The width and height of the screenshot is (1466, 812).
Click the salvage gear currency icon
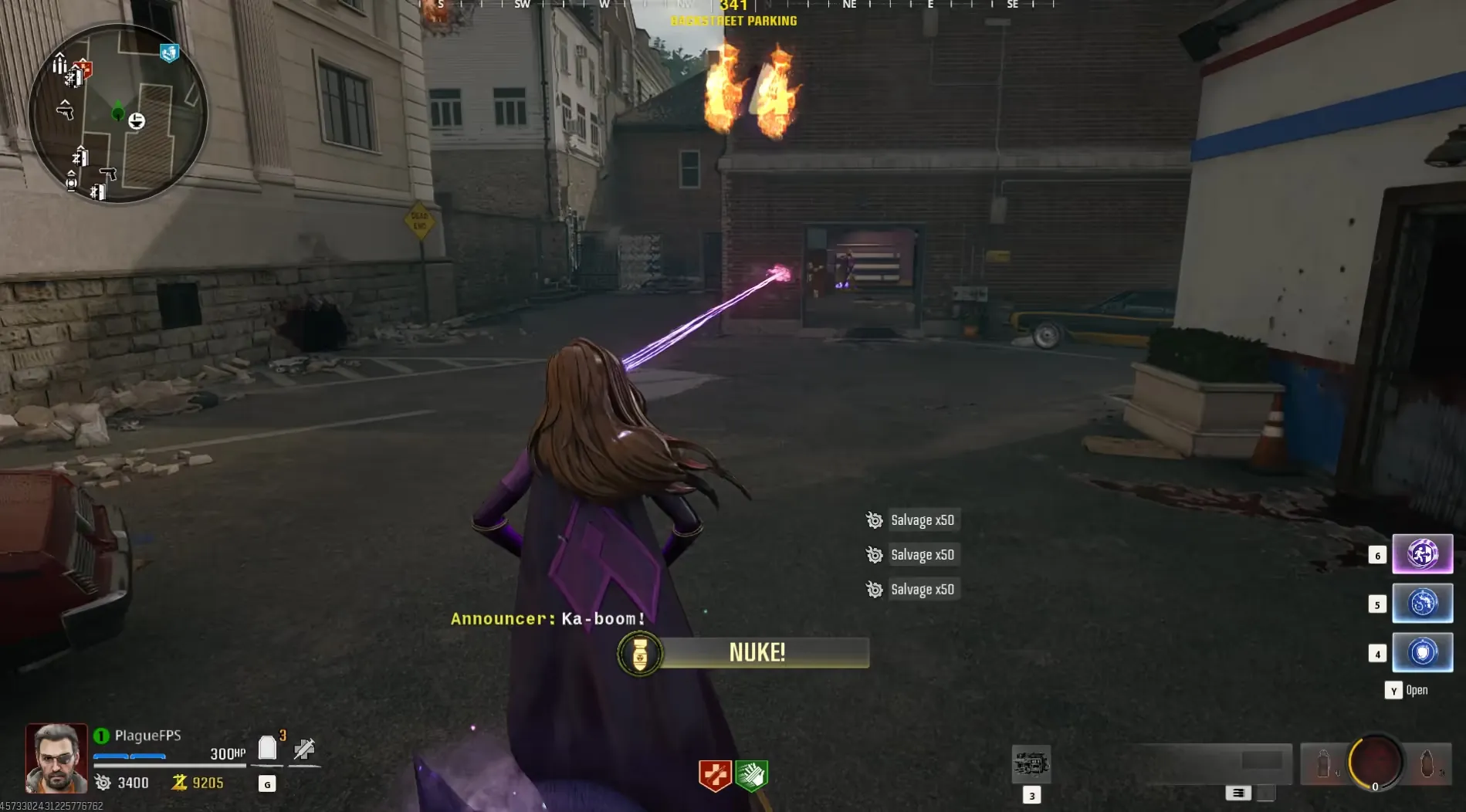click(x=103, y=783)
